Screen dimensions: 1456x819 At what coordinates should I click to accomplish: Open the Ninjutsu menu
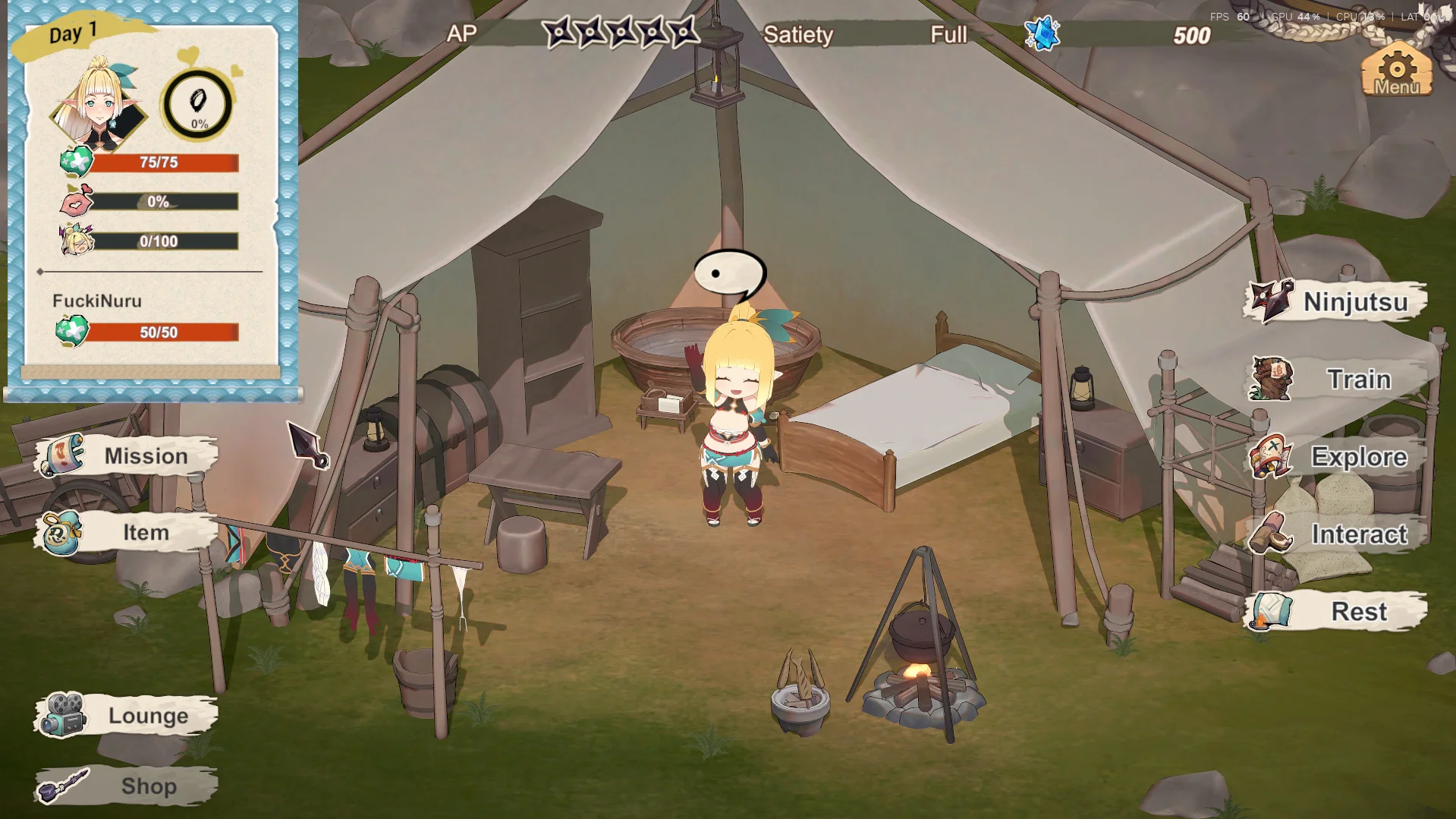point(1337,302)
